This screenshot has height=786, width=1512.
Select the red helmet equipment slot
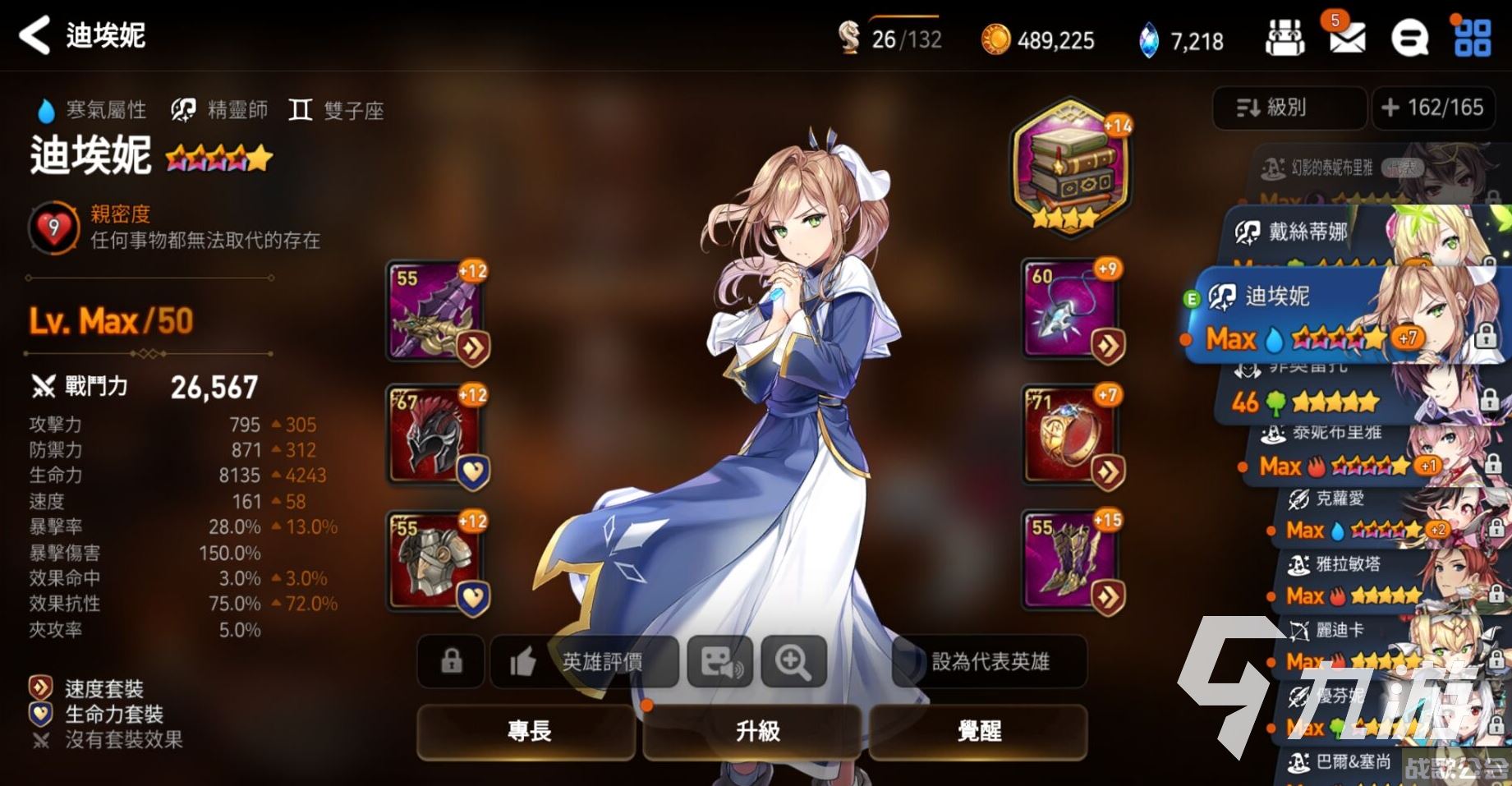[434, 436]
